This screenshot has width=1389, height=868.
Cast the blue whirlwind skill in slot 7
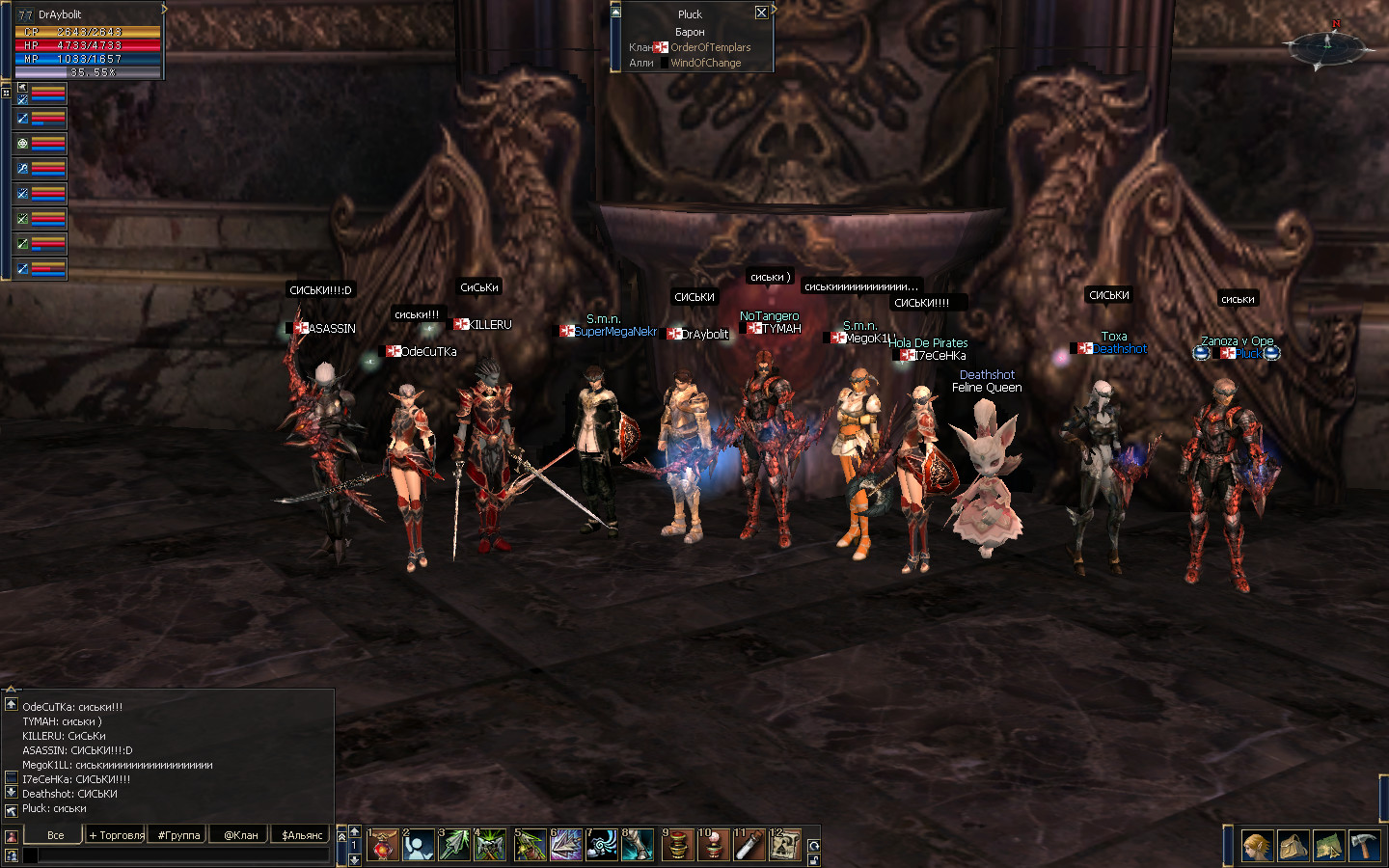tap(602, 846)
